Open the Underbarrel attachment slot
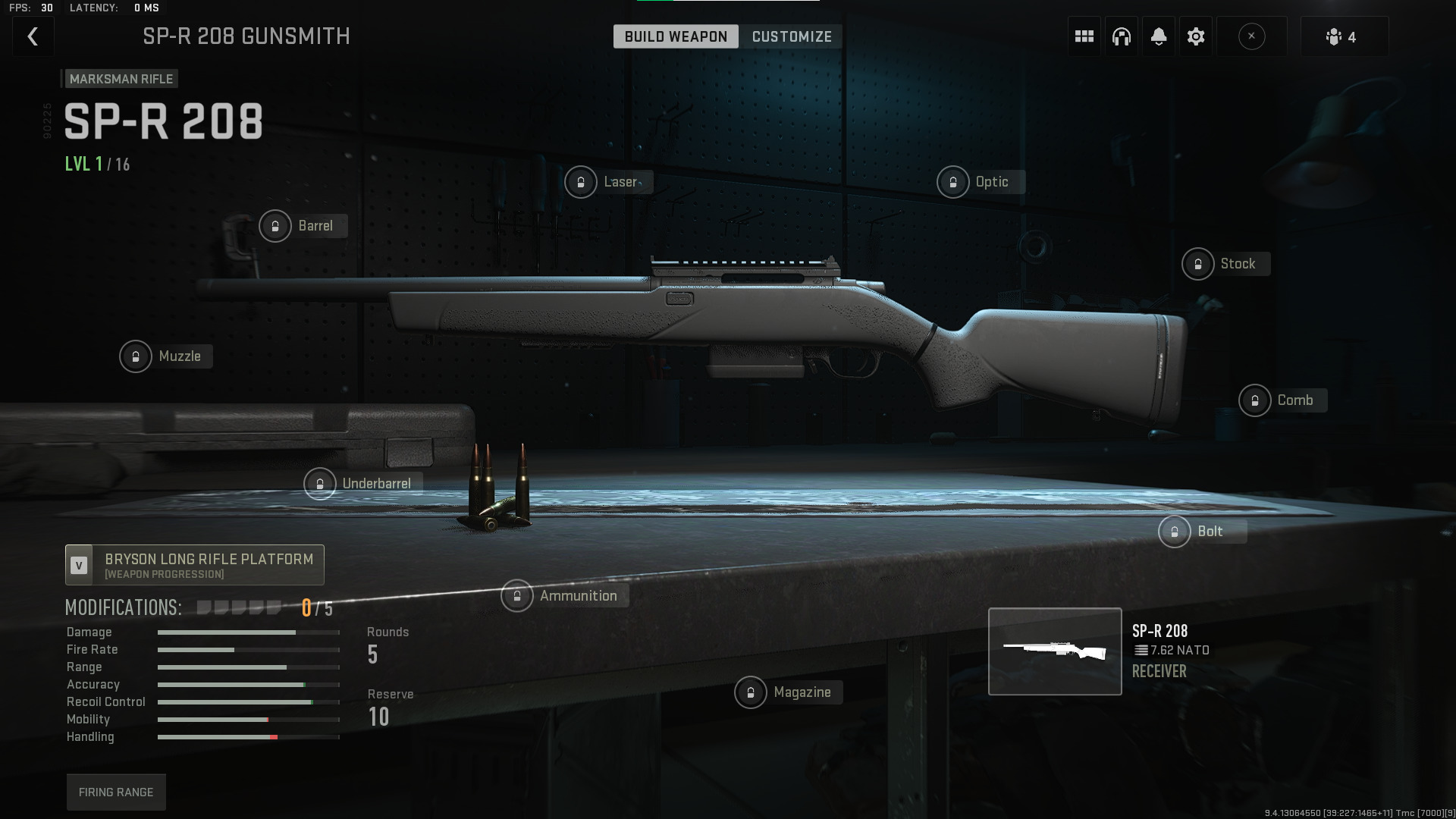The width and height of the screenshot is (1456, 819). pyautogui.click(x=362, y=484)
